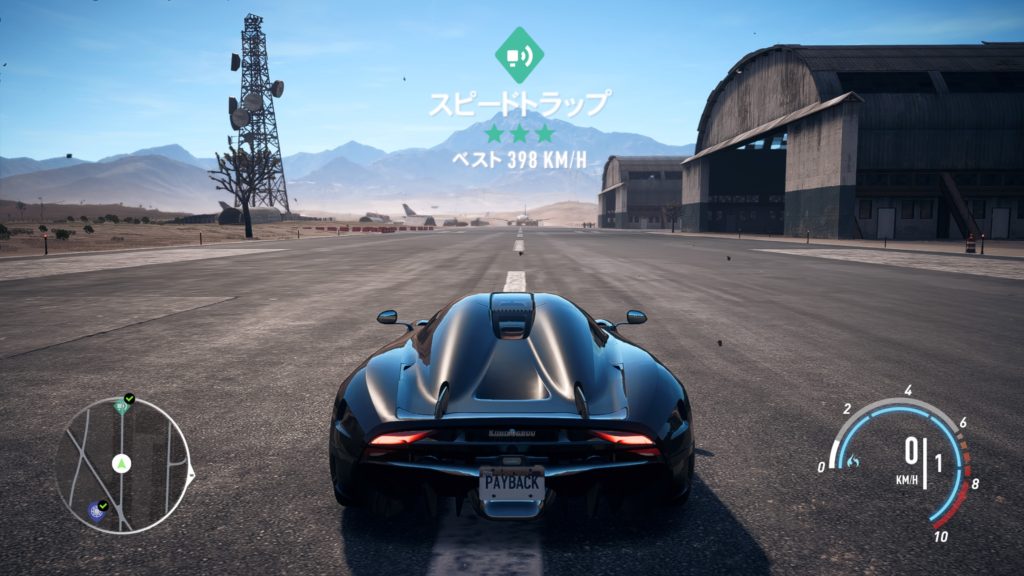
Task: Select the blue completed marker on minimap
Action: [96, 512]
